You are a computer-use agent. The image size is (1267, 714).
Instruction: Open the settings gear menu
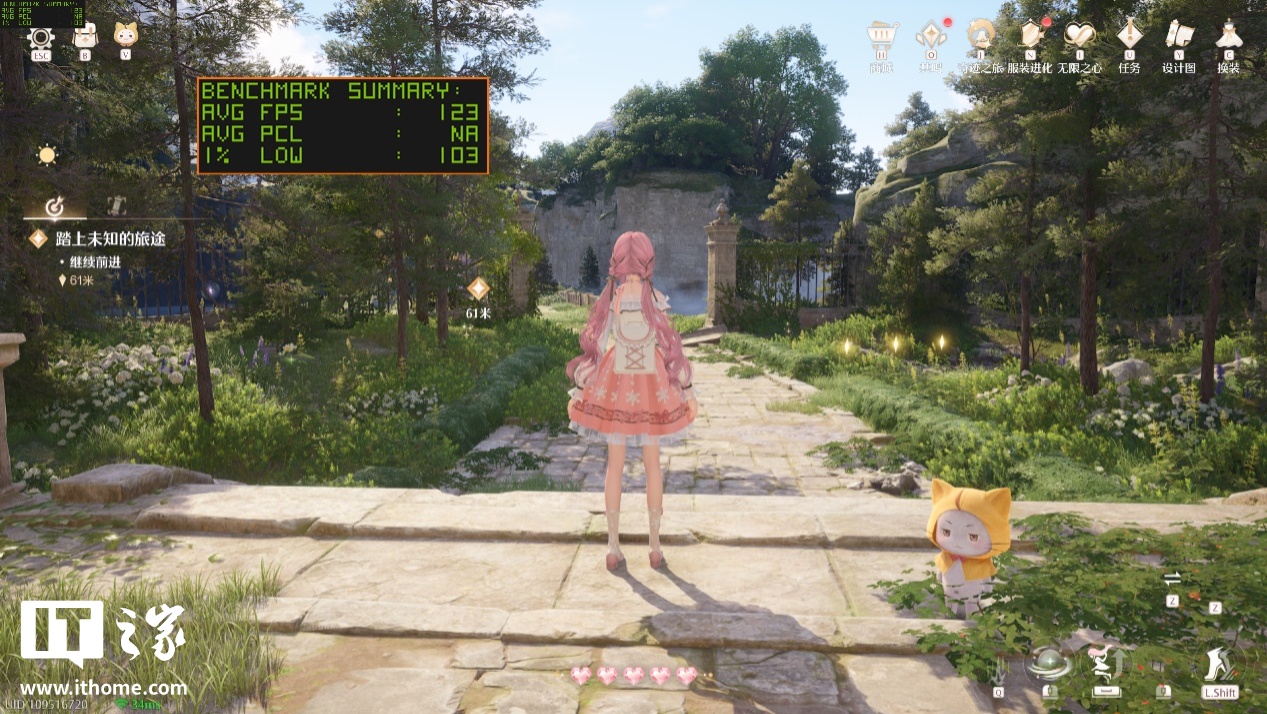click(41, 38)
